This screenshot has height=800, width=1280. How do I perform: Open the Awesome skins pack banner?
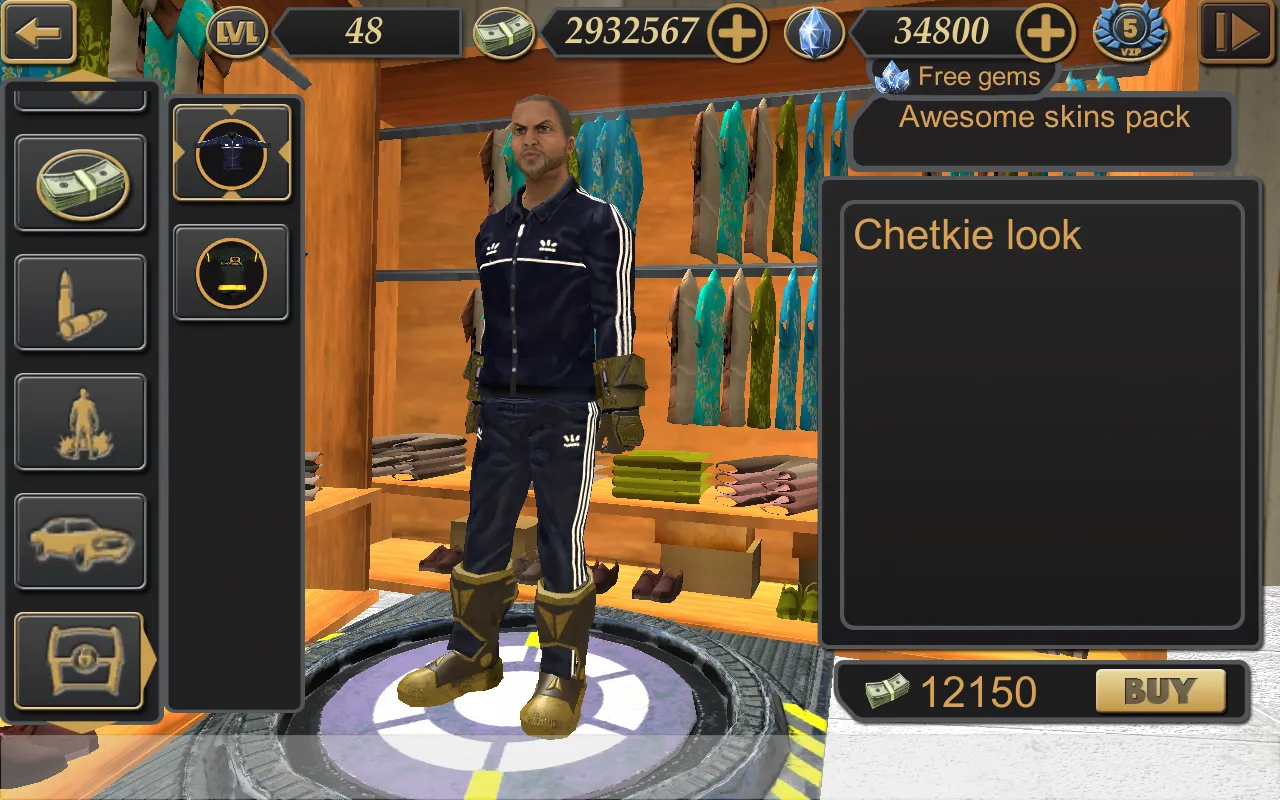tap(1043, 118)
